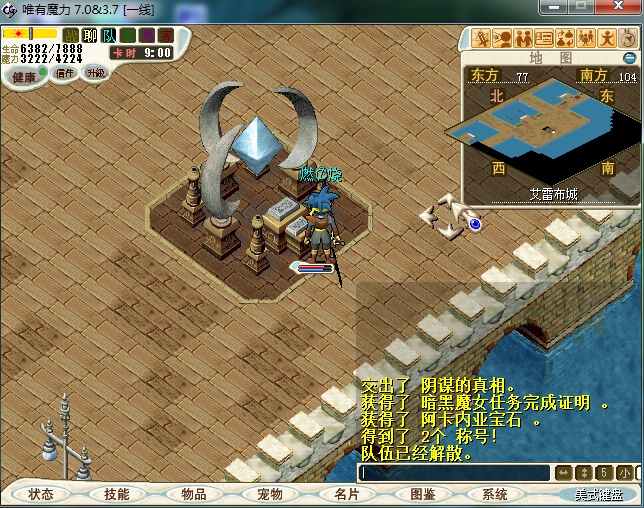This screenshot has width=644, height=508.
Task: Collapse the 地图 map panel with blue button
Action: [x=629, y=58]
